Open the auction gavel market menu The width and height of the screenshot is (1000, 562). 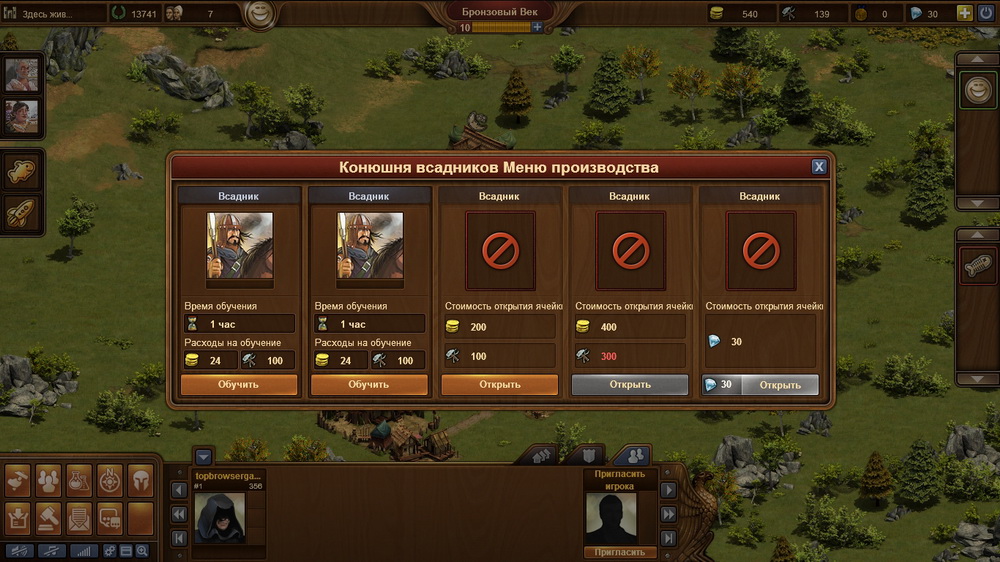[x=48, y=517]
